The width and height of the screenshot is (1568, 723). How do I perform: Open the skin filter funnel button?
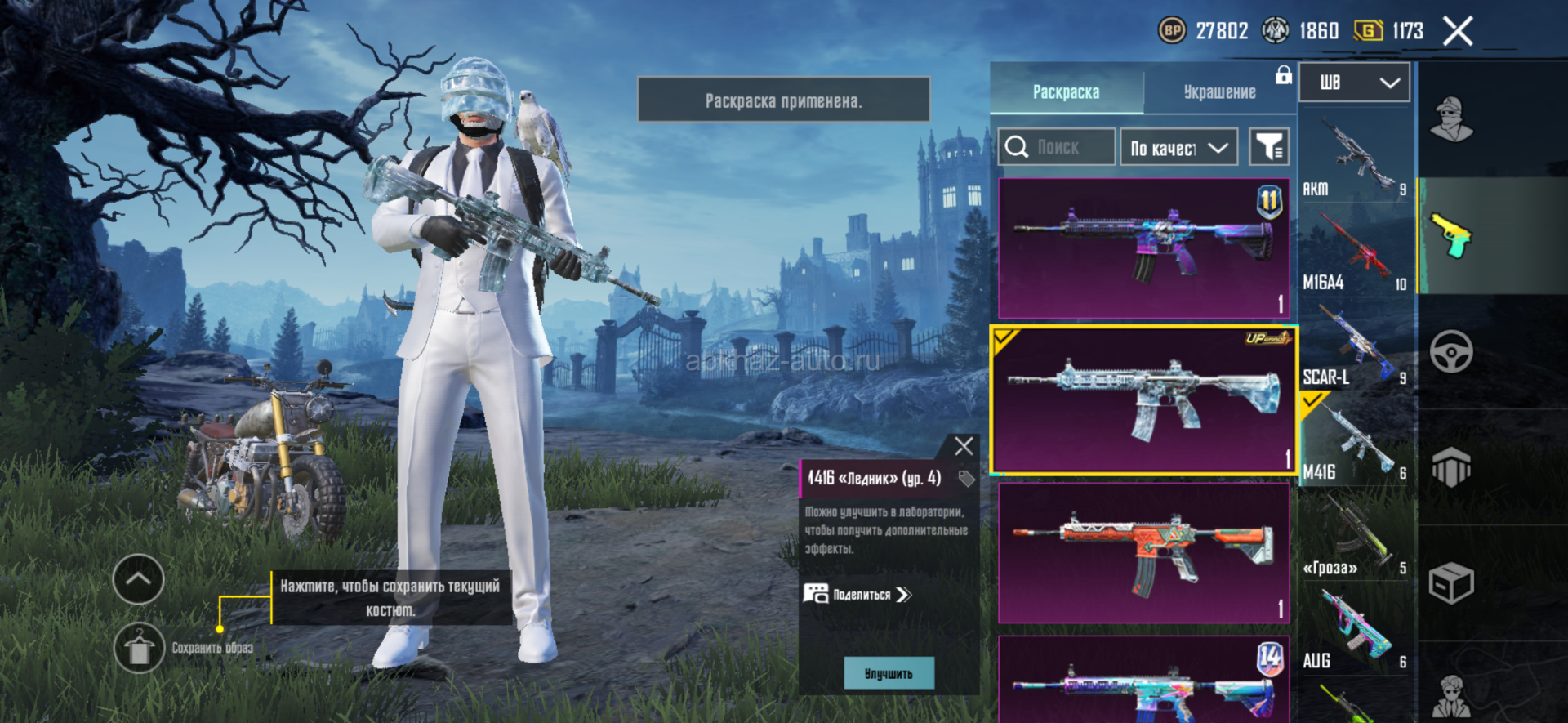coord(1269,148)
